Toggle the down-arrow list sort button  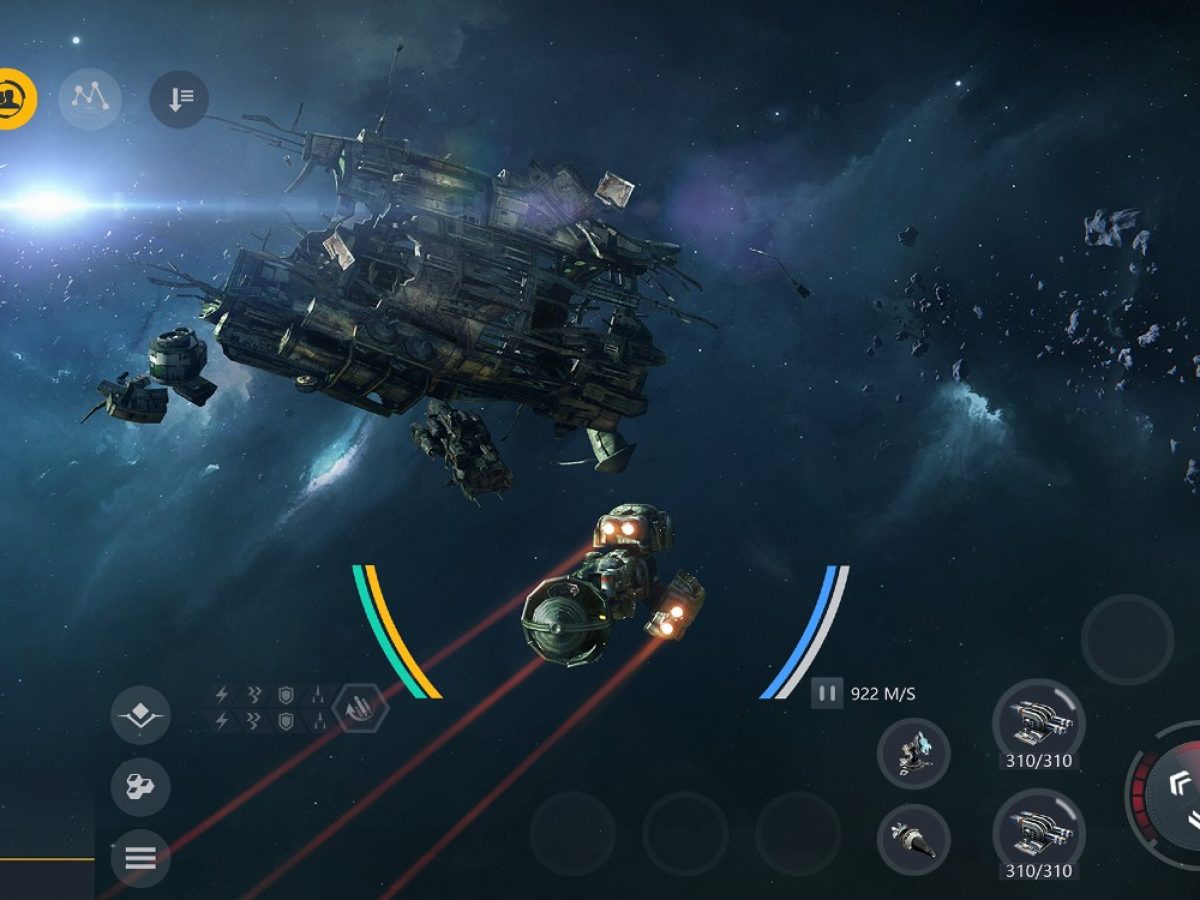(x=179, y=98)
